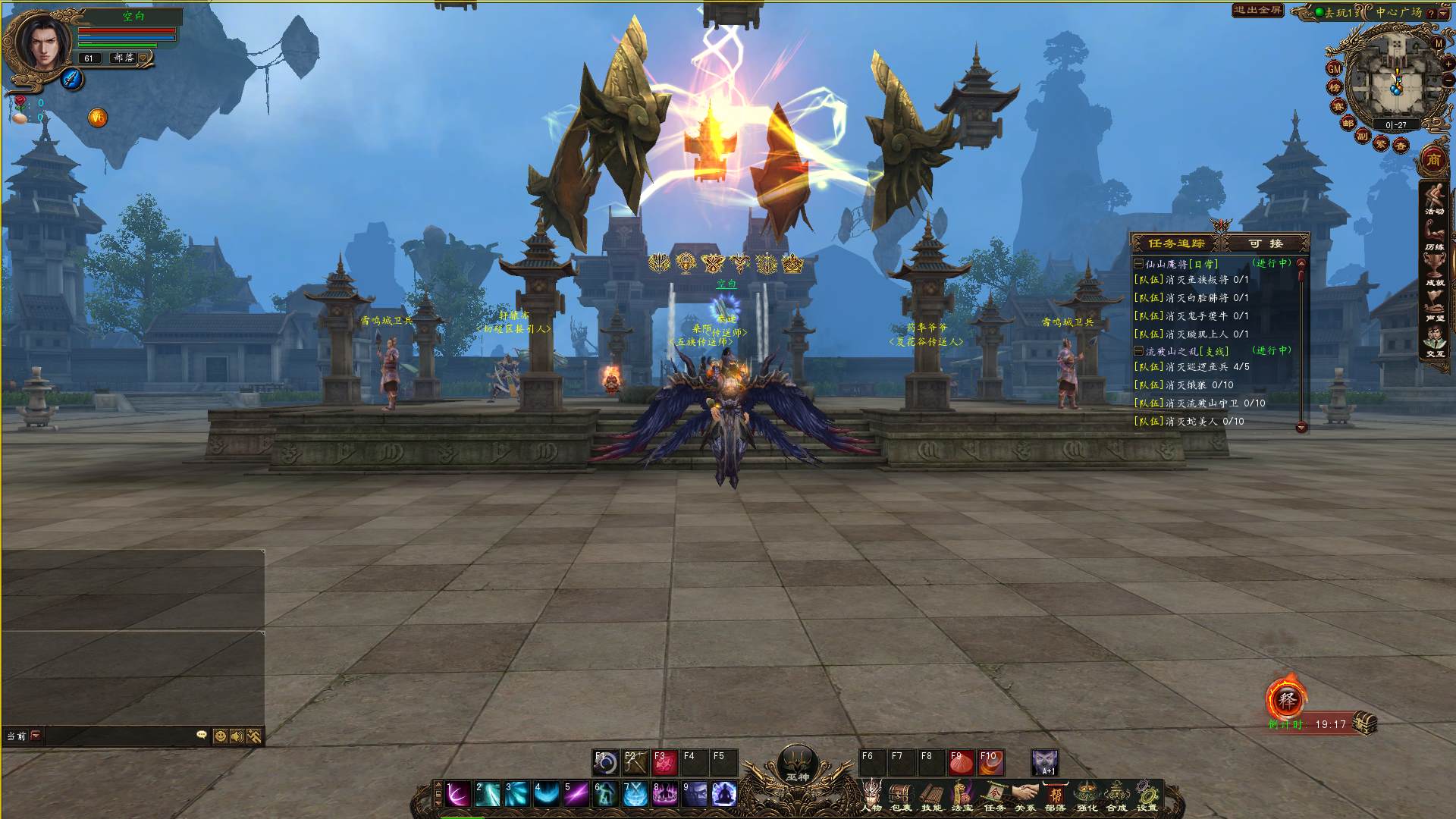Collapse the 仙山魔将 daily quest entry
This screenshot has width=1456, height=819.
pyautogui.click(x=1138, y=264)
